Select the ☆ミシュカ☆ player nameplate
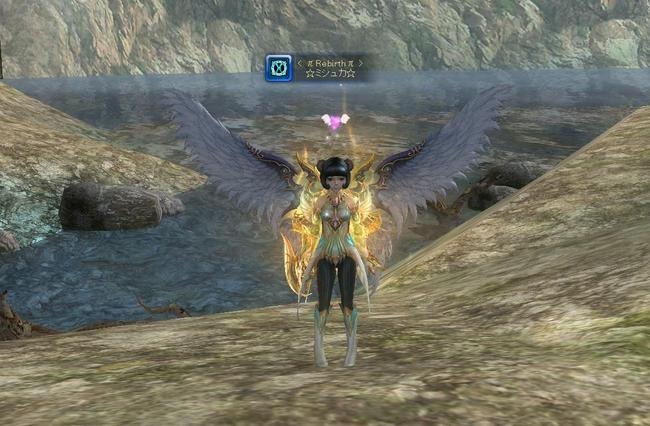This screenshot has height=426, width=650. pos(330,74)
